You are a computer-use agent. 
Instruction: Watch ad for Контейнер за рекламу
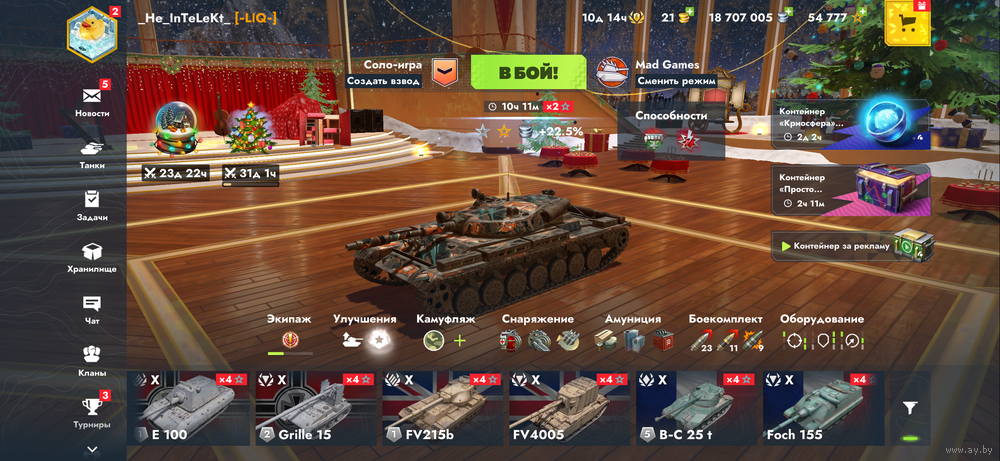pos(851,245)
